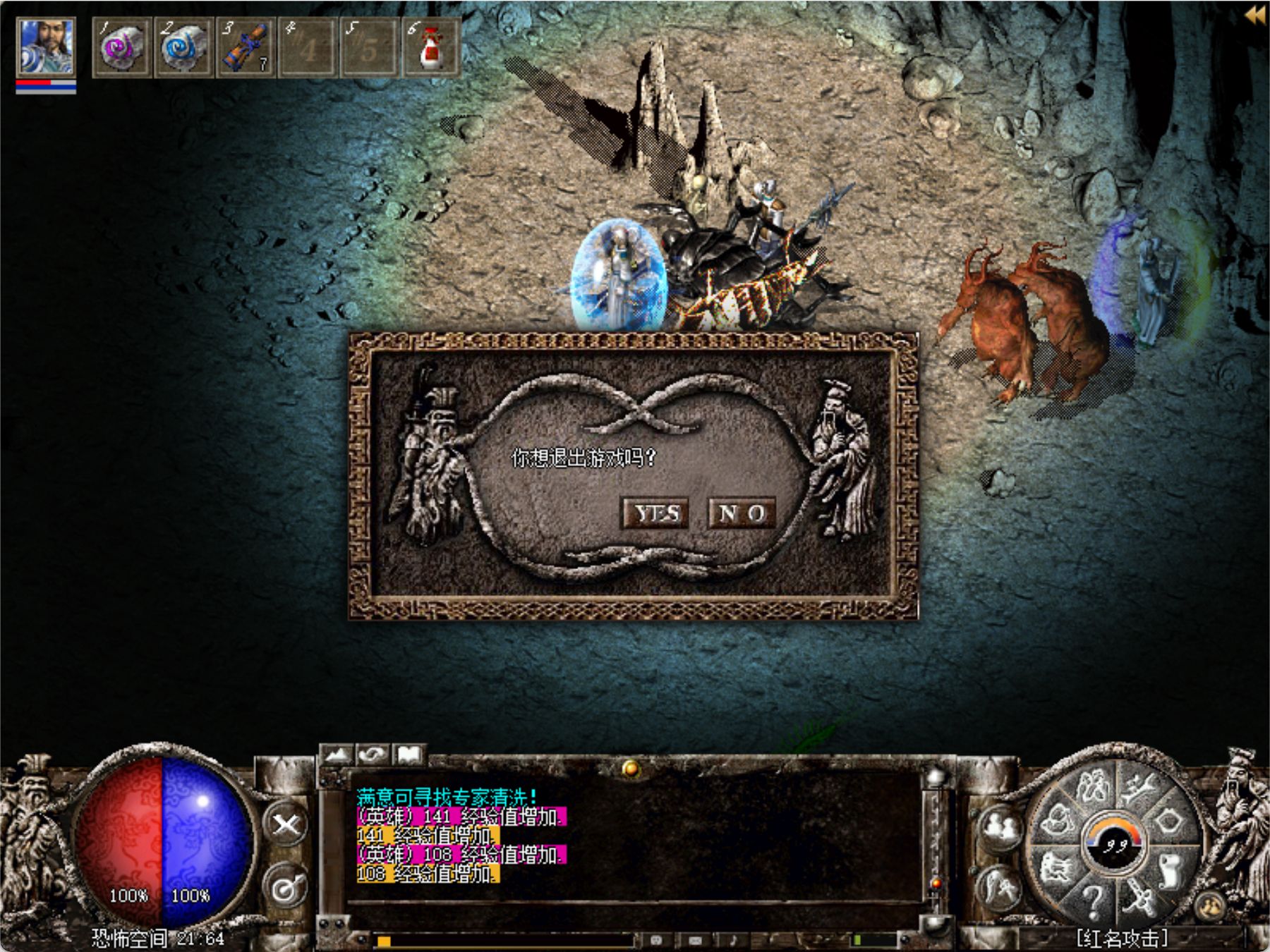Viewport: 1270px width, 952px height.
Task: Open the swirl arrows tab above chat
Action: (373, 755)
